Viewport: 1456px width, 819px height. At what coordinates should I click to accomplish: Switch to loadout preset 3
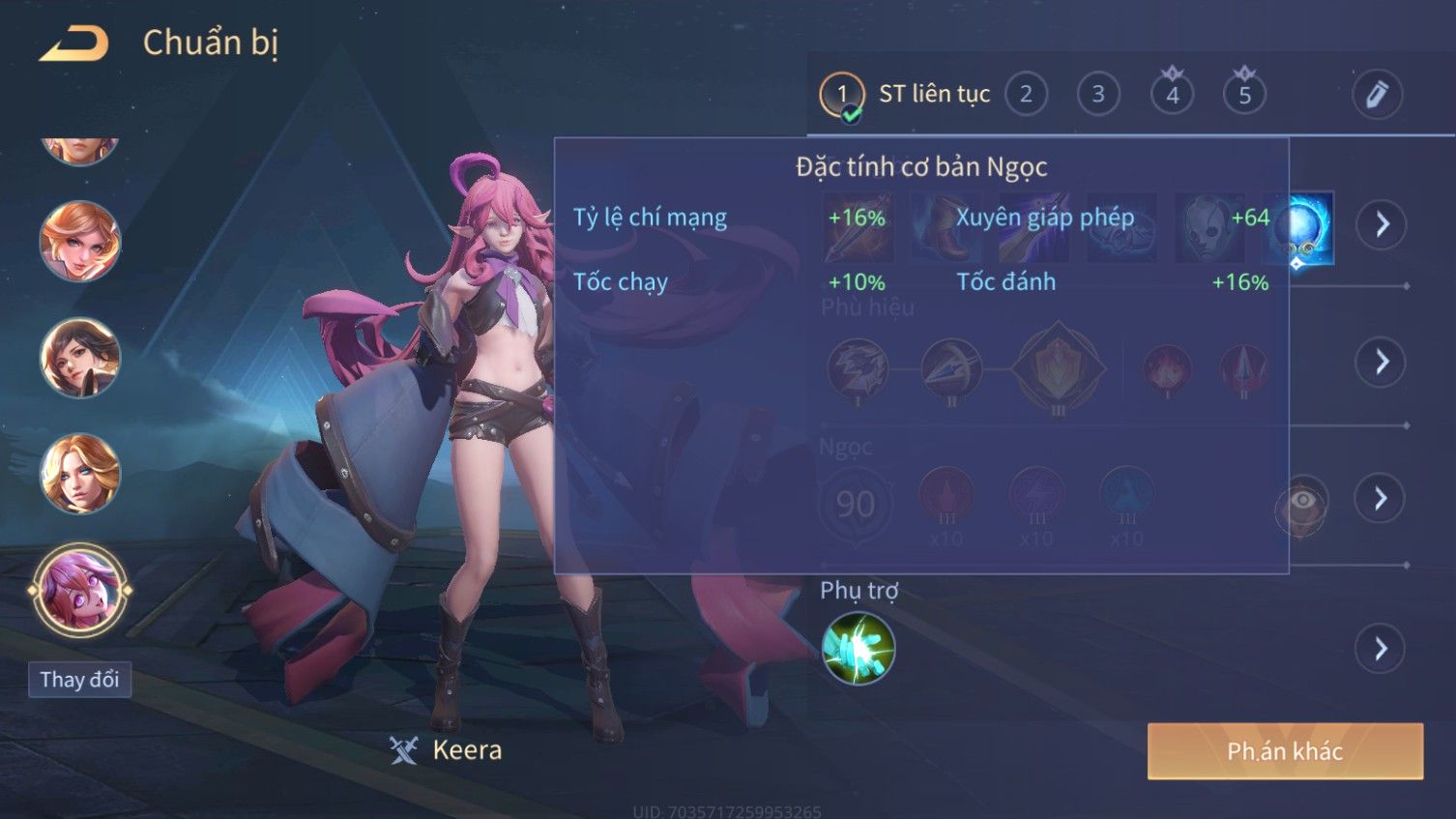[x=1098, y=95]
